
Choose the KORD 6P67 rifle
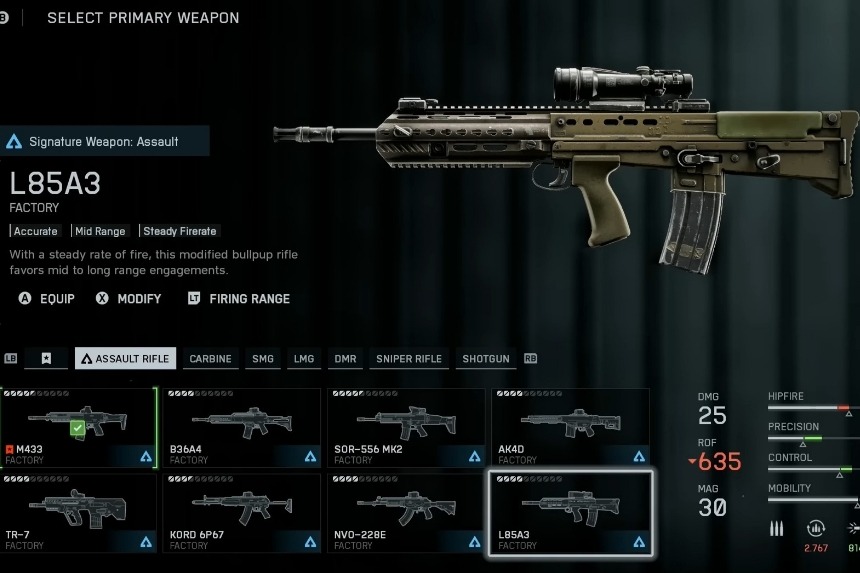tap(241, 513)
